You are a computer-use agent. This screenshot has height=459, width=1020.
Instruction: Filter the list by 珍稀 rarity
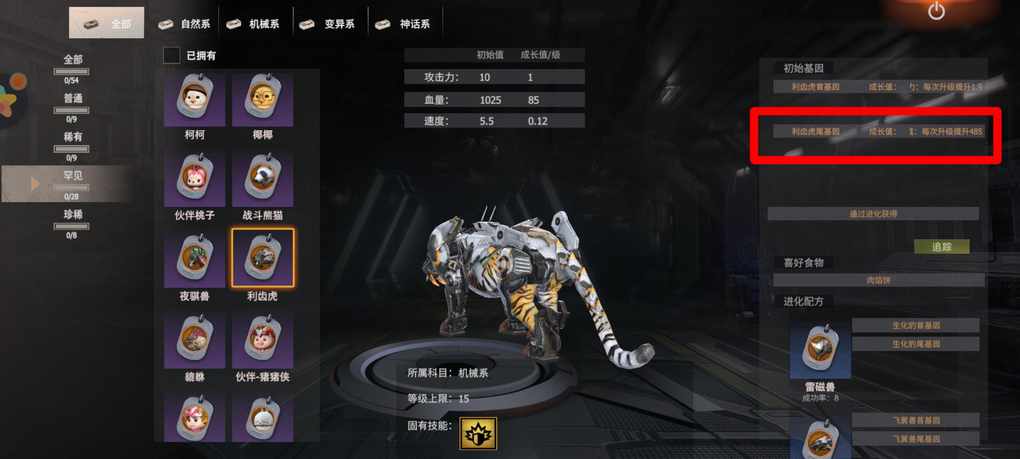click(72, 218)
